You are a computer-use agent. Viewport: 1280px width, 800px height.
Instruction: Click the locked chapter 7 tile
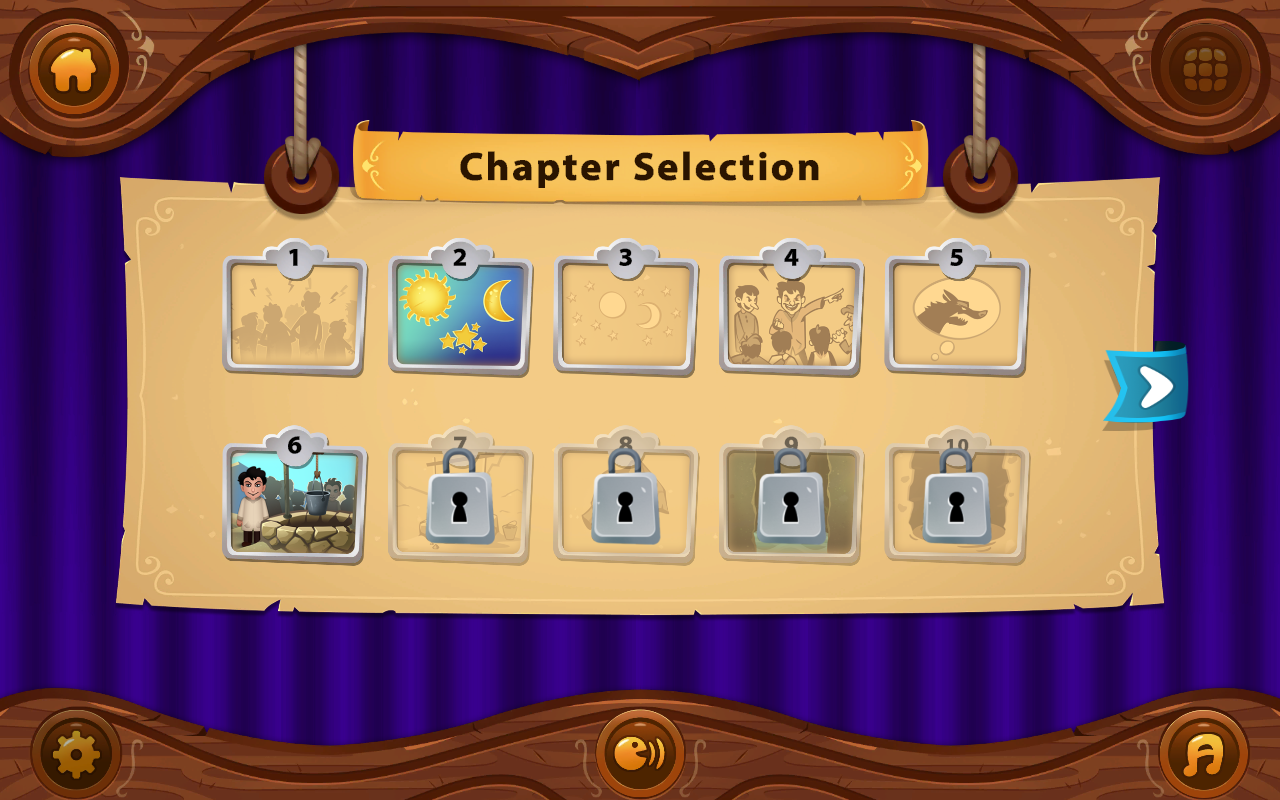(460, 500)
